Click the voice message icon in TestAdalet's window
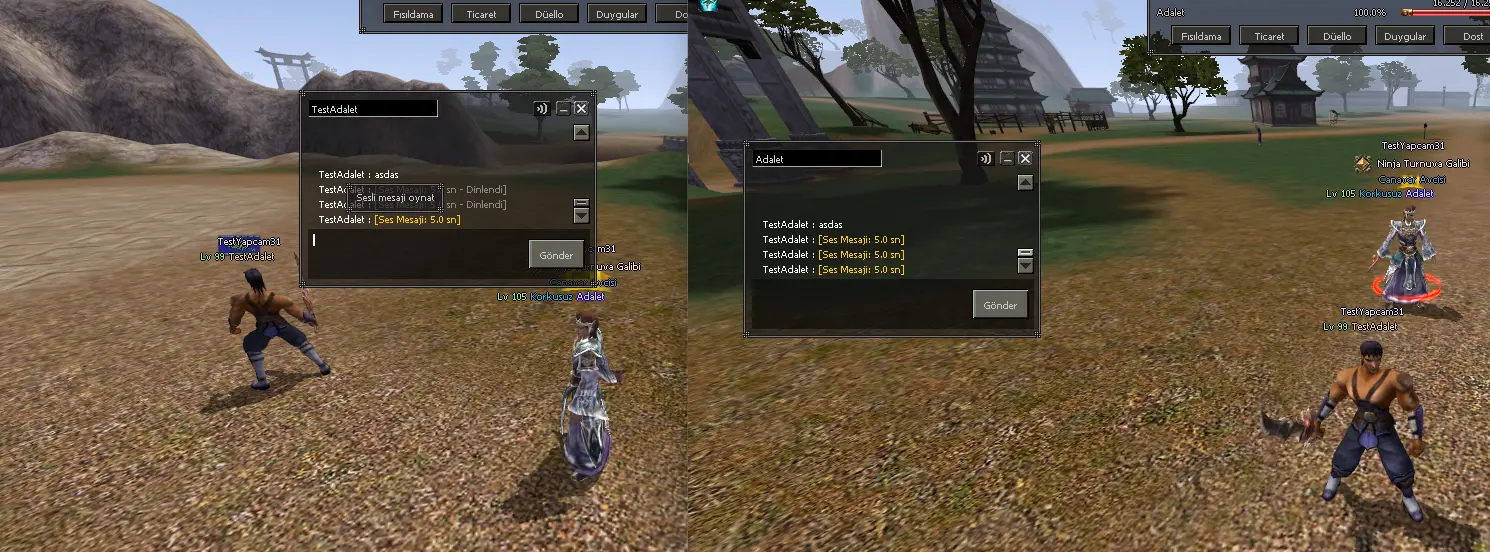The height and width of the screenshot is (552, 1490). pos(542,109)
